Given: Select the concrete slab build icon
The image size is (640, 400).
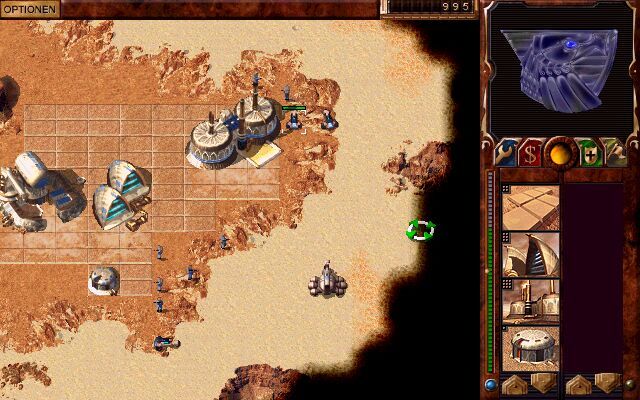Looking at the screenshot, I should pyautogui.click(x=530, y=207).
